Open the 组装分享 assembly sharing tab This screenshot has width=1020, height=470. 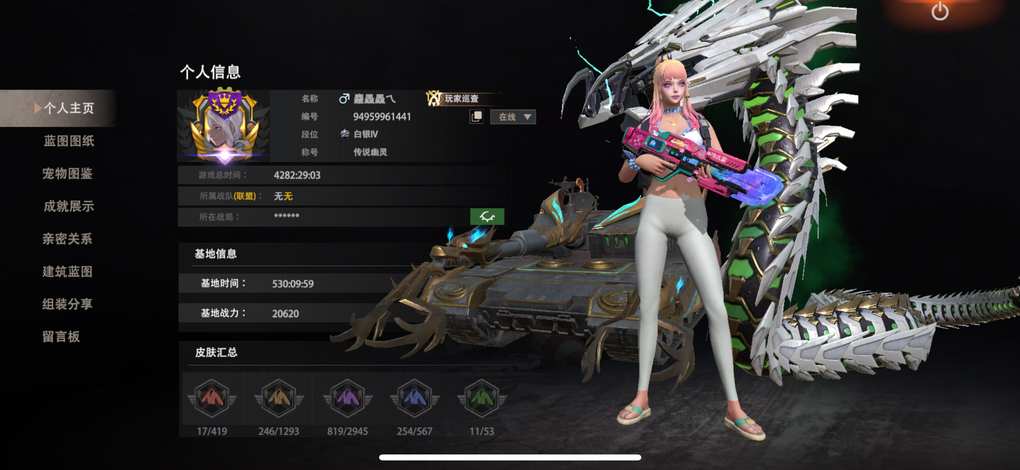[68, 304]
